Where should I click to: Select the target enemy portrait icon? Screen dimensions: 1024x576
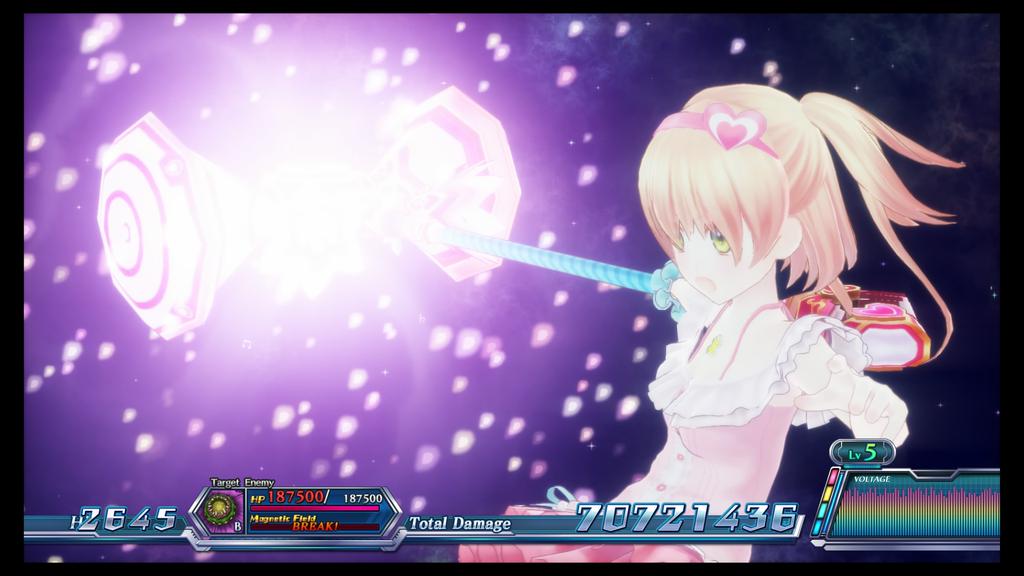click(220, 510)
